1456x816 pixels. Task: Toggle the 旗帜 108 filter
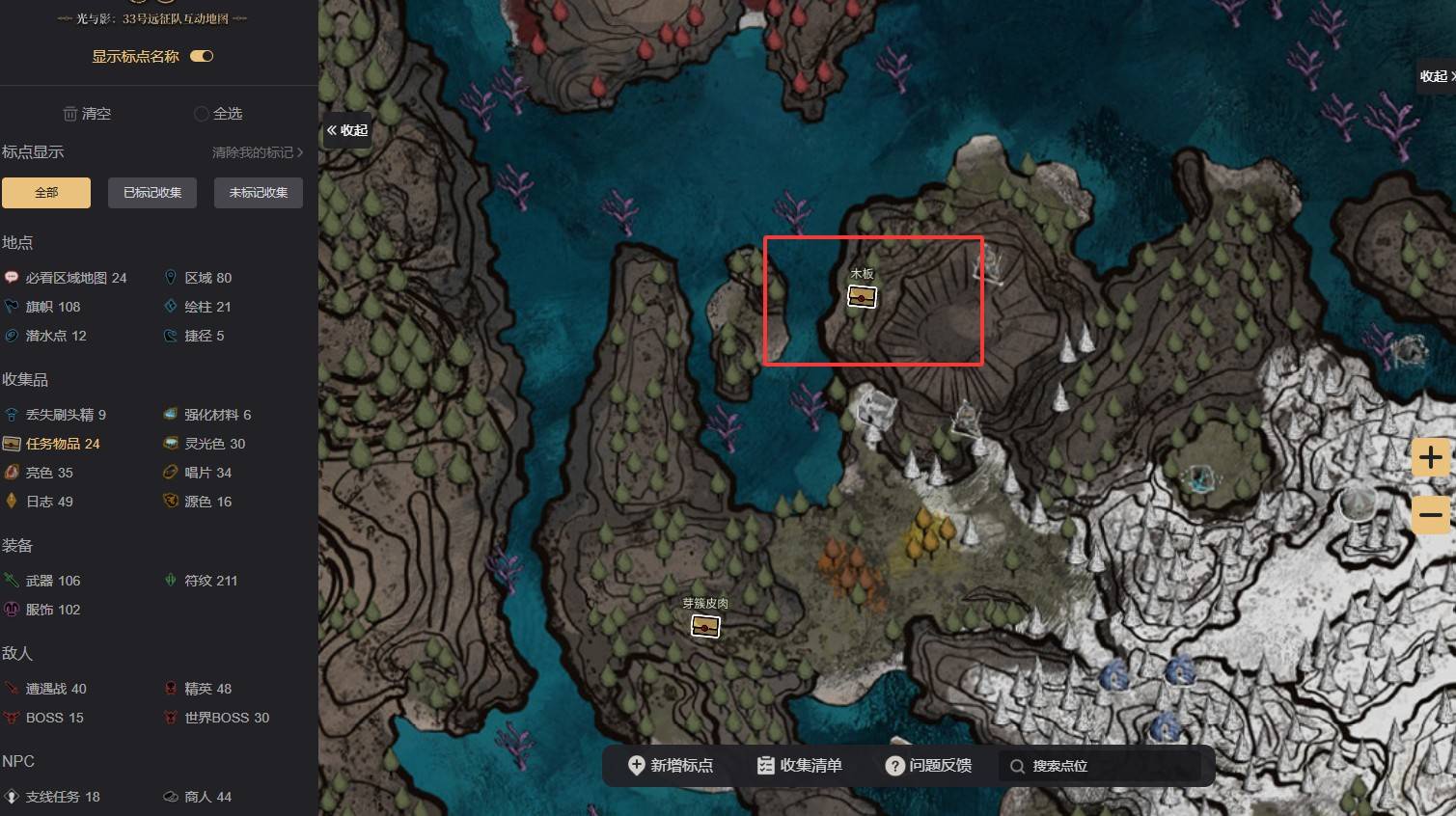click(53, 307)
